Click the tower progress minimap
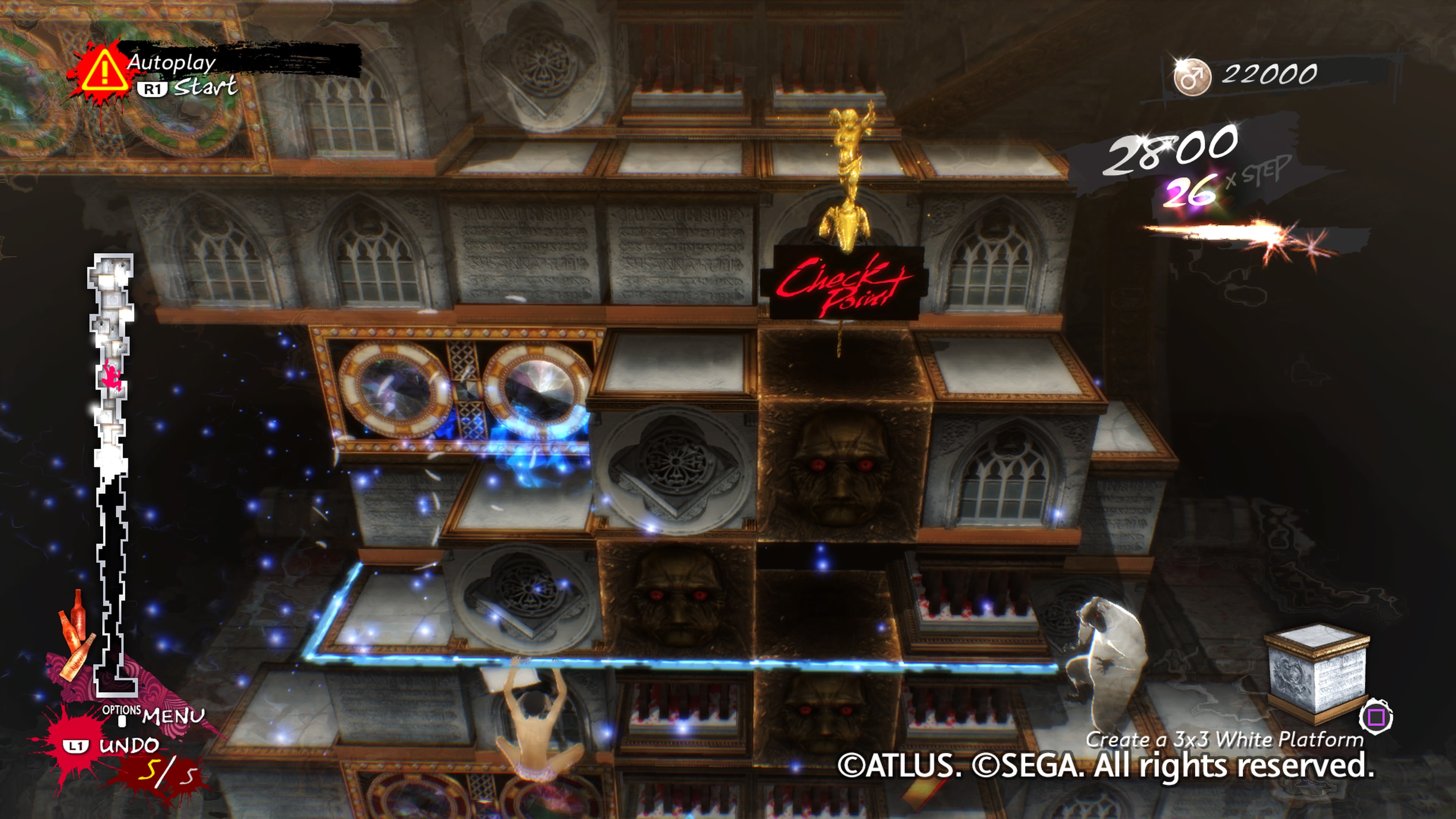This screenshot has width=1456, height=819. pyautogui.click(x=112, y=475)
